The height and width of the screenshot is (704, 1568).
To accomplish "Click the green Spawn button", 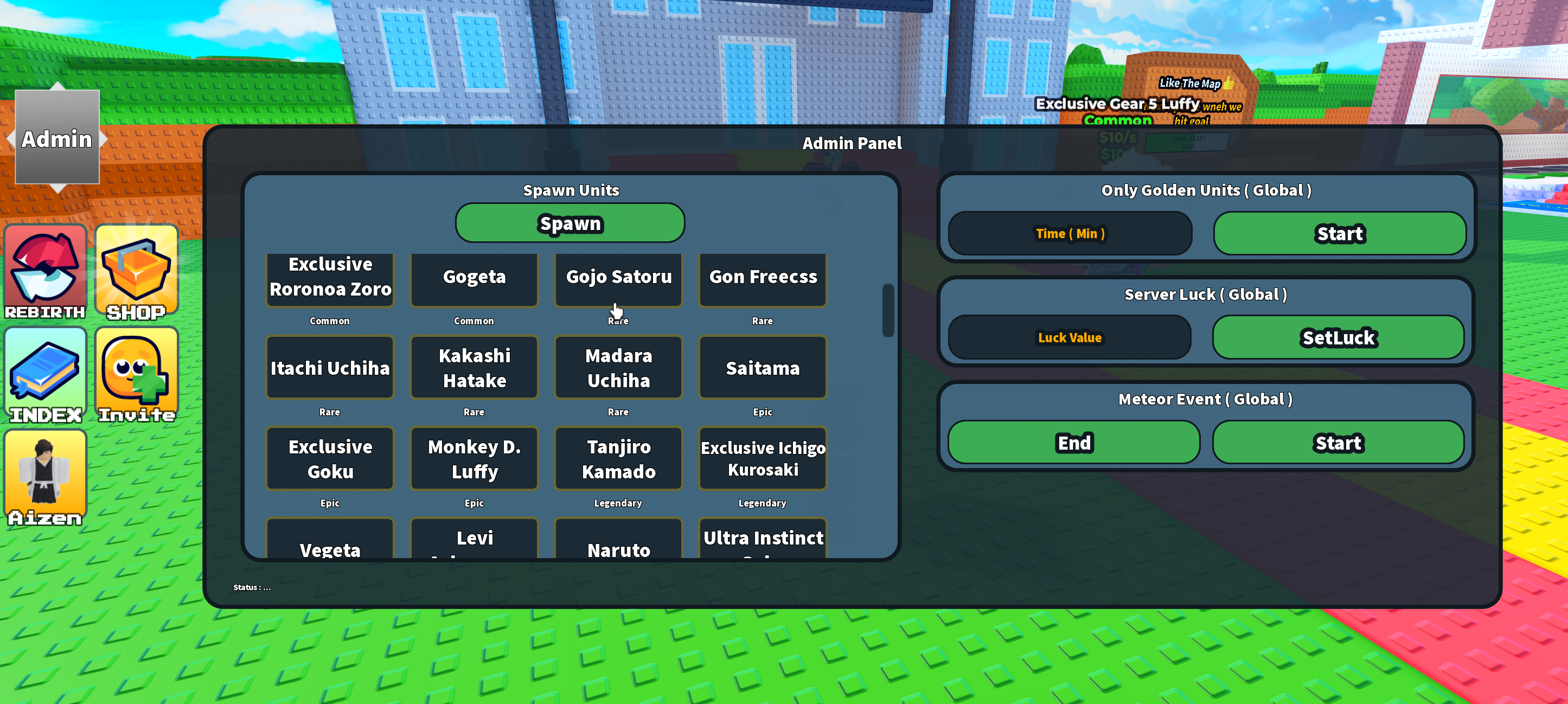I will (x=569, y=223).
